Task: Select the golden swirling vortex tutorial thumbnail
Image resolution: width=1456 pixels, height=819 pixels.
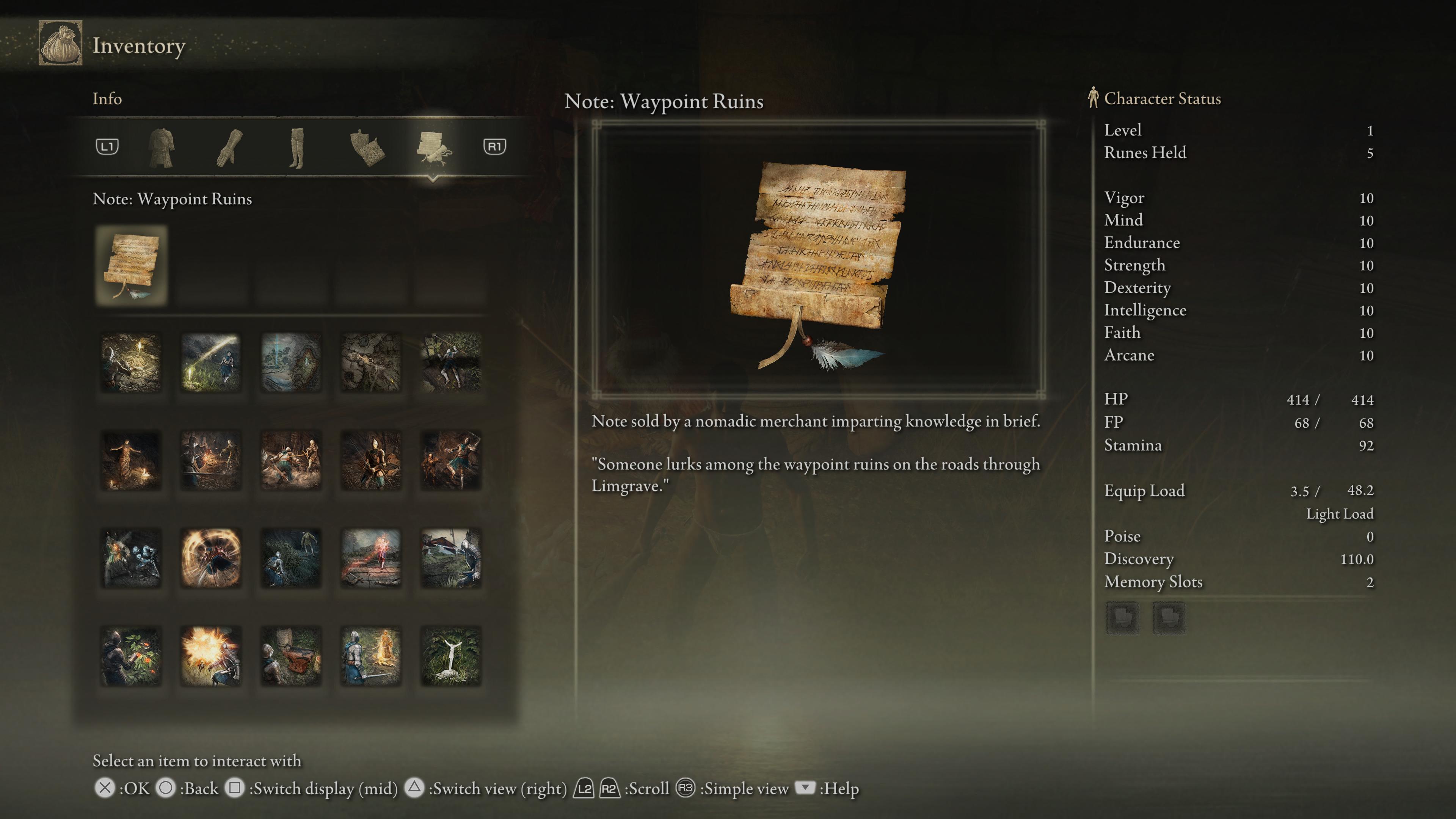Action: click(211, 558)
